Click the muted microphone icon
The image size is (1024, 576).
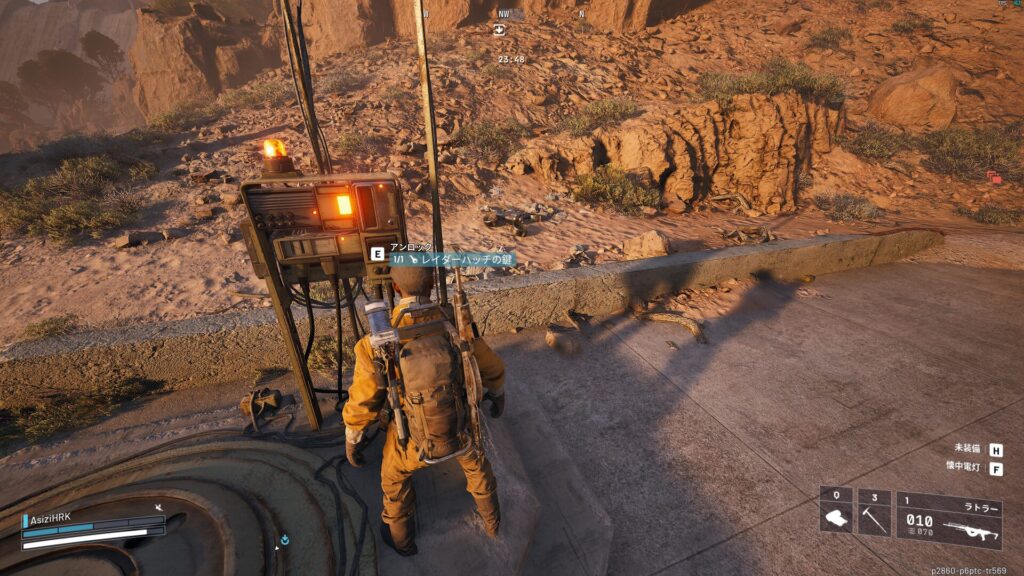coord(158,508)
